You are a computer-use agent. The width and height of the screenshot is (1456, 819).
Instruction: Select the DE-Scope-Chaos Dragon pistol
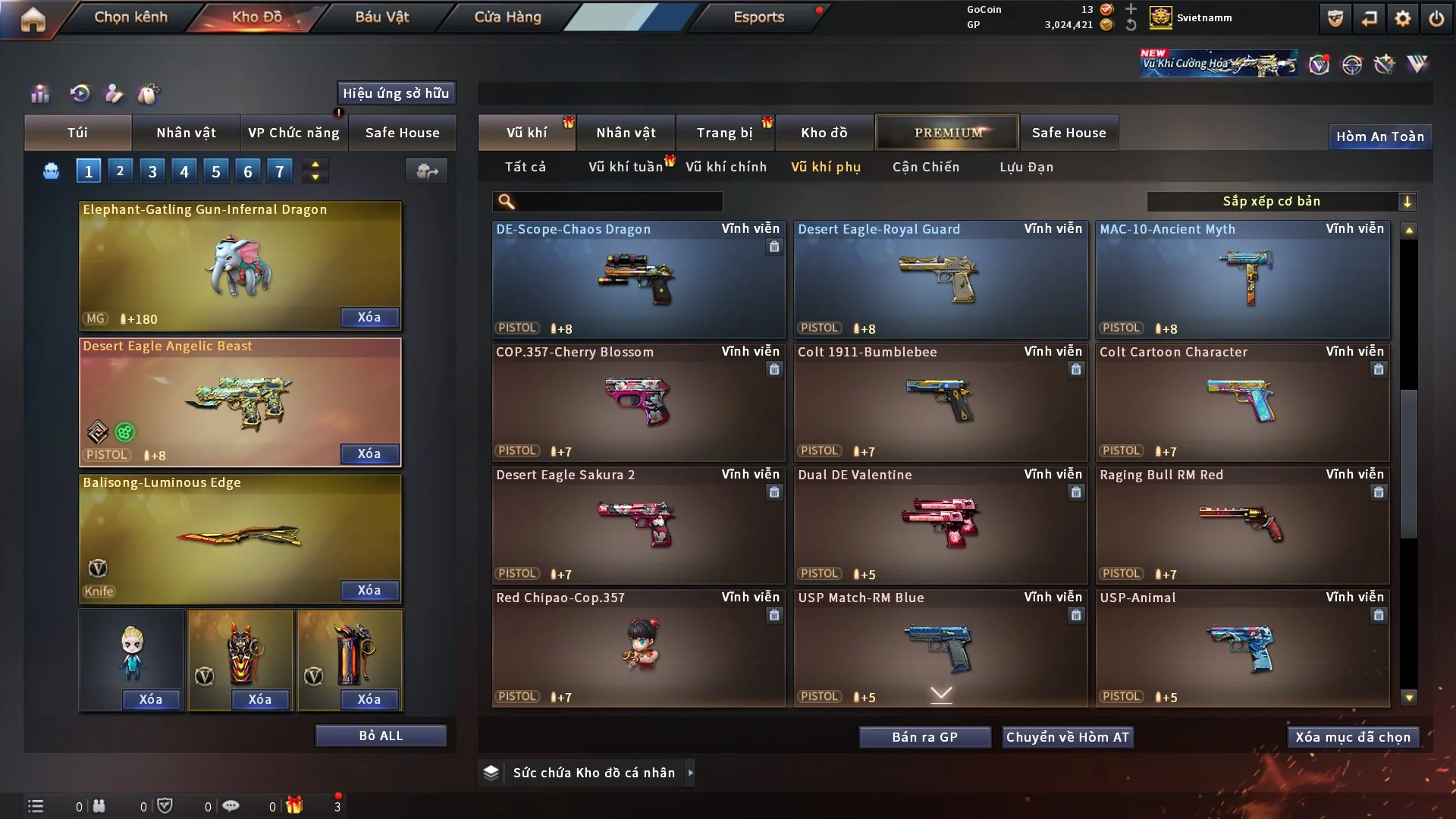(638, 280)
